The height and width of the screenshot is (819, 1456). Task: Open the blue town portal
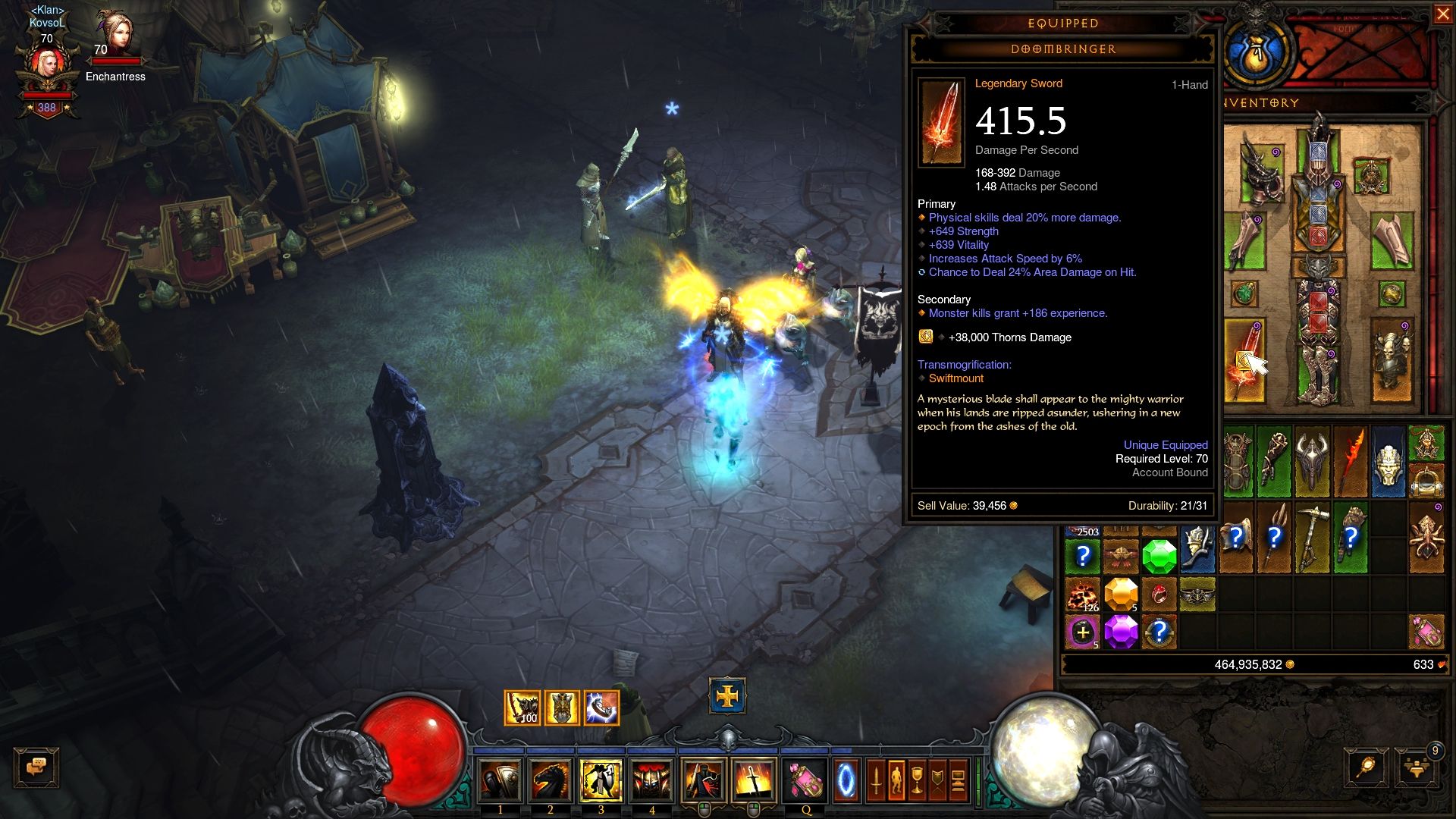(846, 781)
